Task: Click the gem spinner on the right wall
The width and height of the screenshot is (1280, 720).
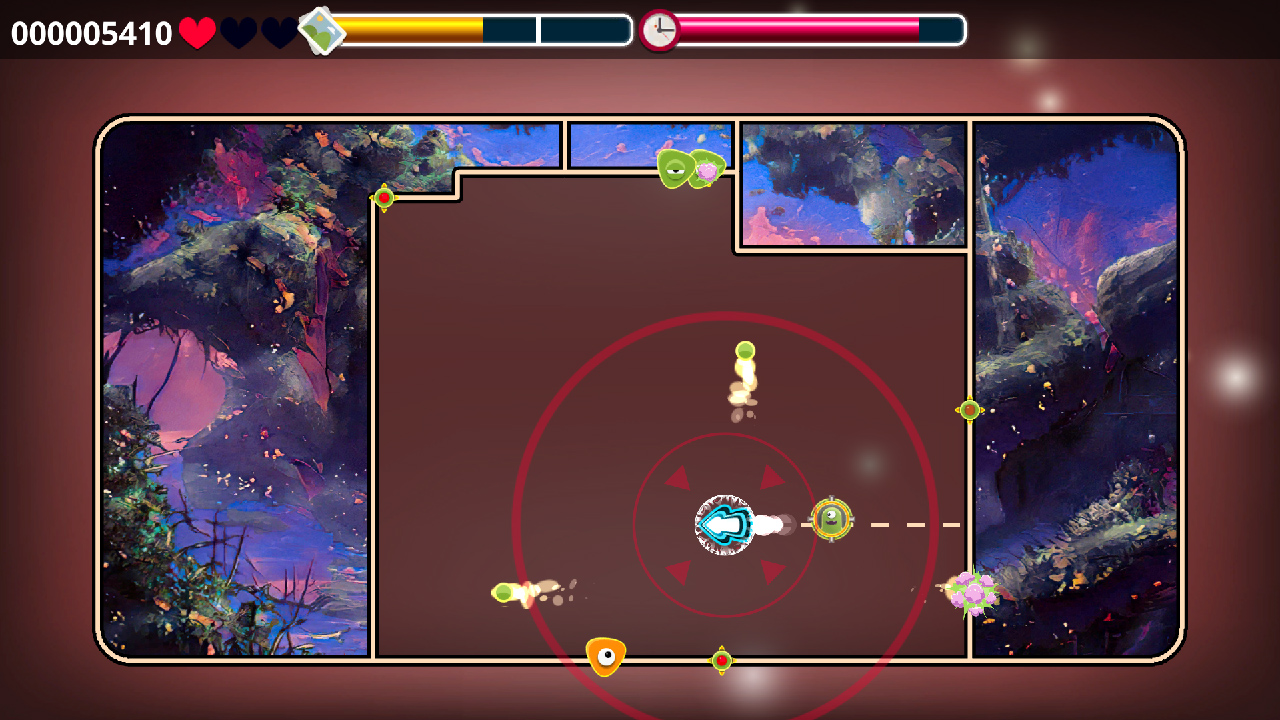Action: point(968,408)
